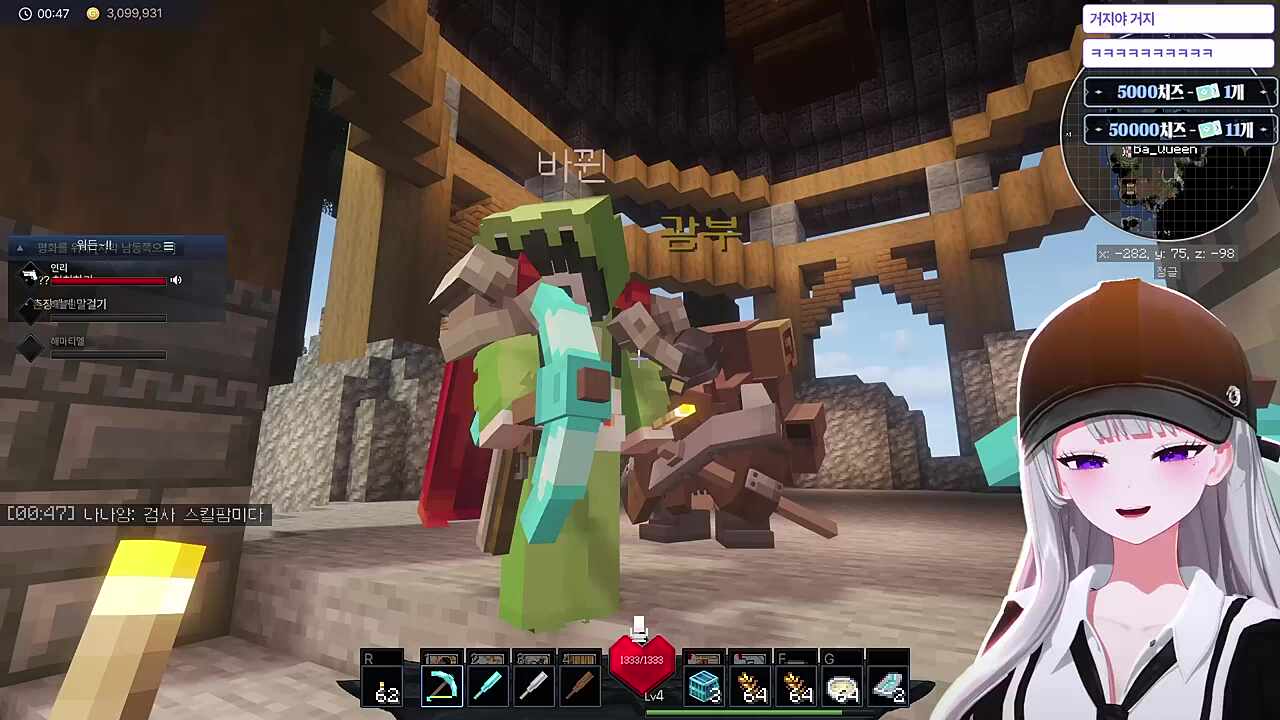Click the 5000치즈 donation goal banner
This screenshot has height=720, width=1280.
[x=1180, y=92]
